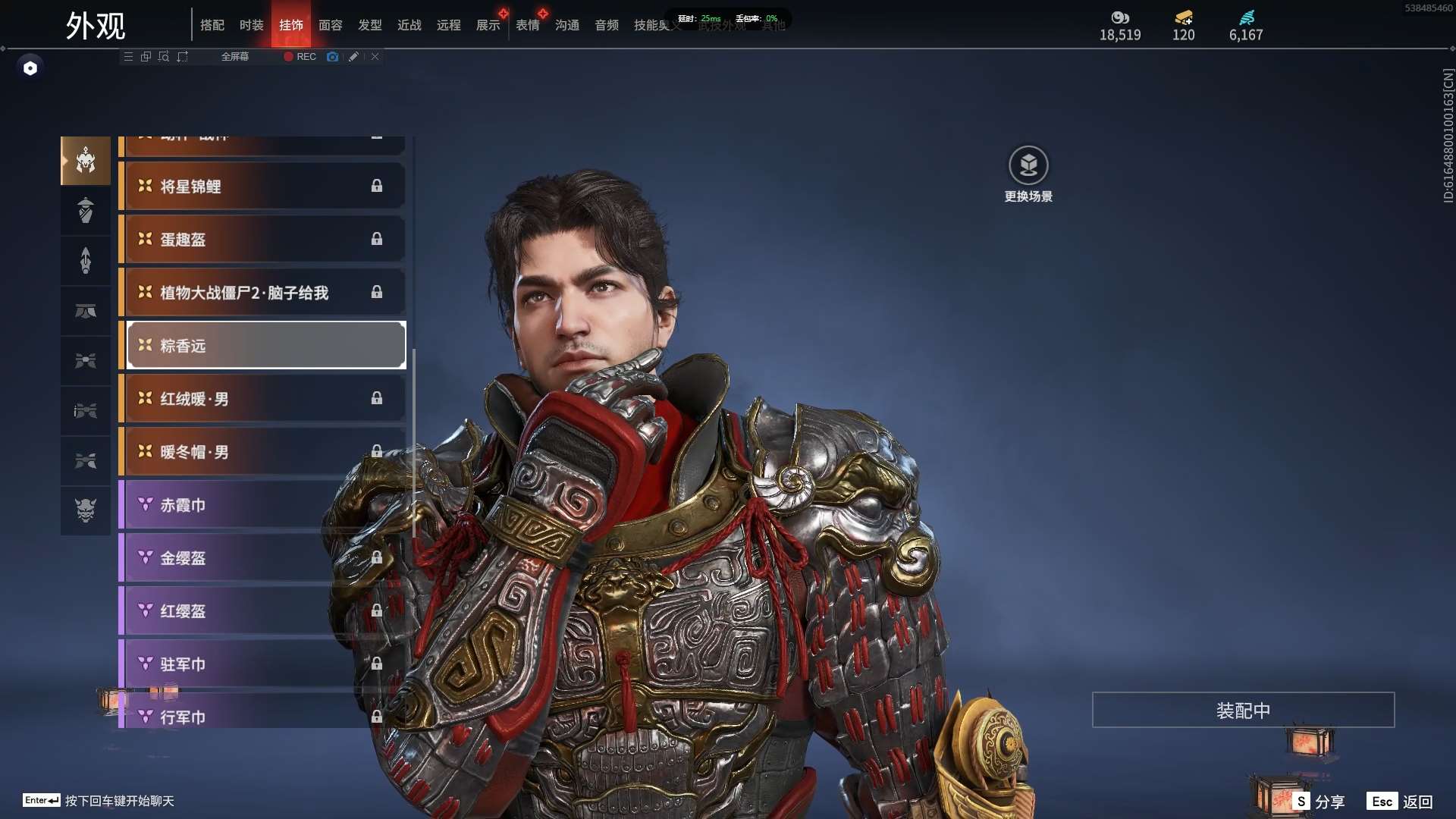This screenshot has width=1456, height=819.
Task: Choose the demon mask category icon
Action: 86,510
